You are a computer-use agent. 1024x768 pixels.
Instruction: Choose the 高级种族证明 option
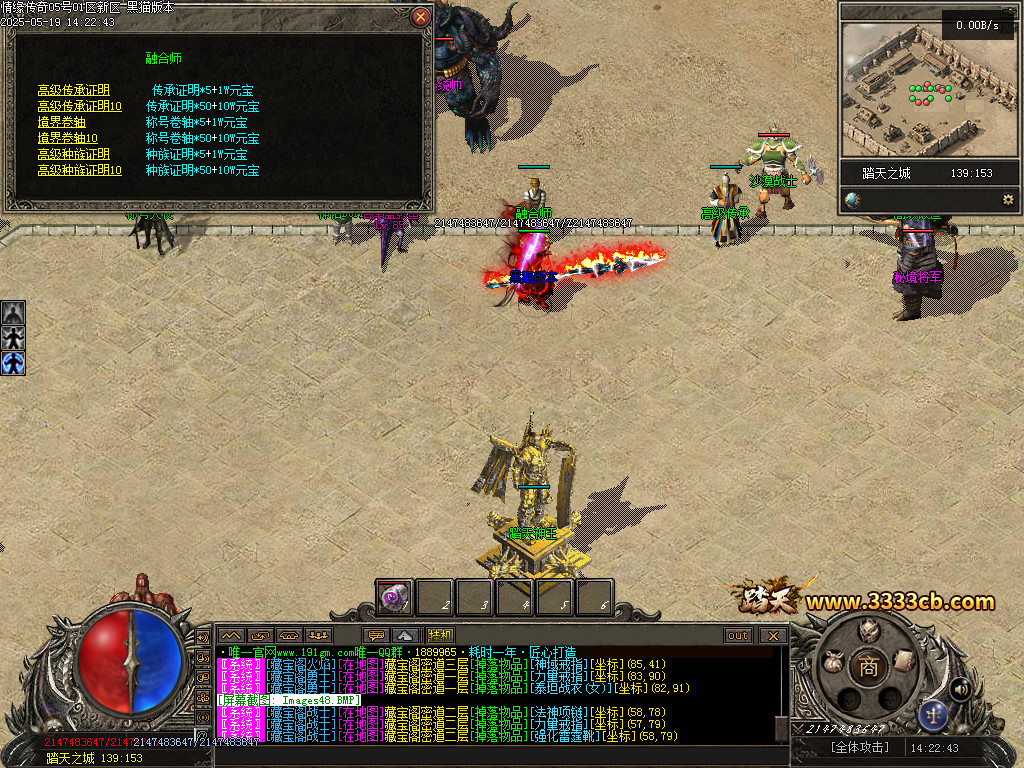point(74,154)
